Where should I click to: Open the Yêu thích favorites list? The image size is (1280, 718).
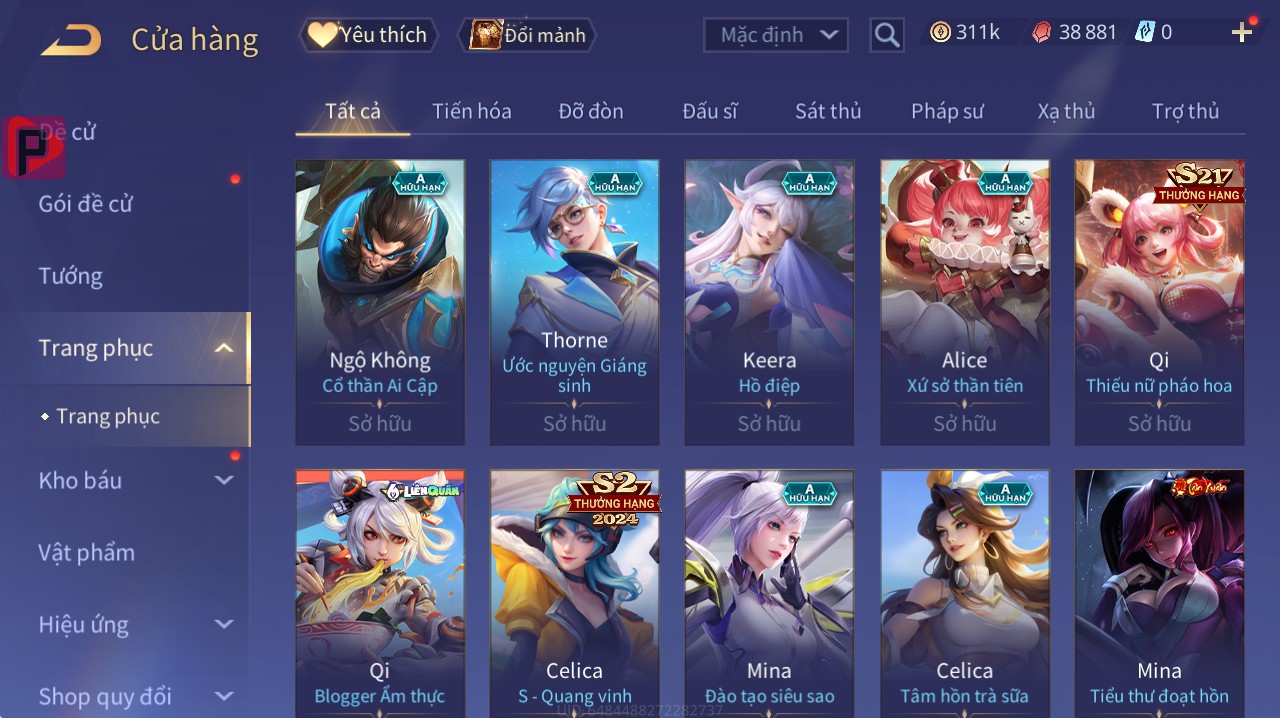(x=368, y=35)
